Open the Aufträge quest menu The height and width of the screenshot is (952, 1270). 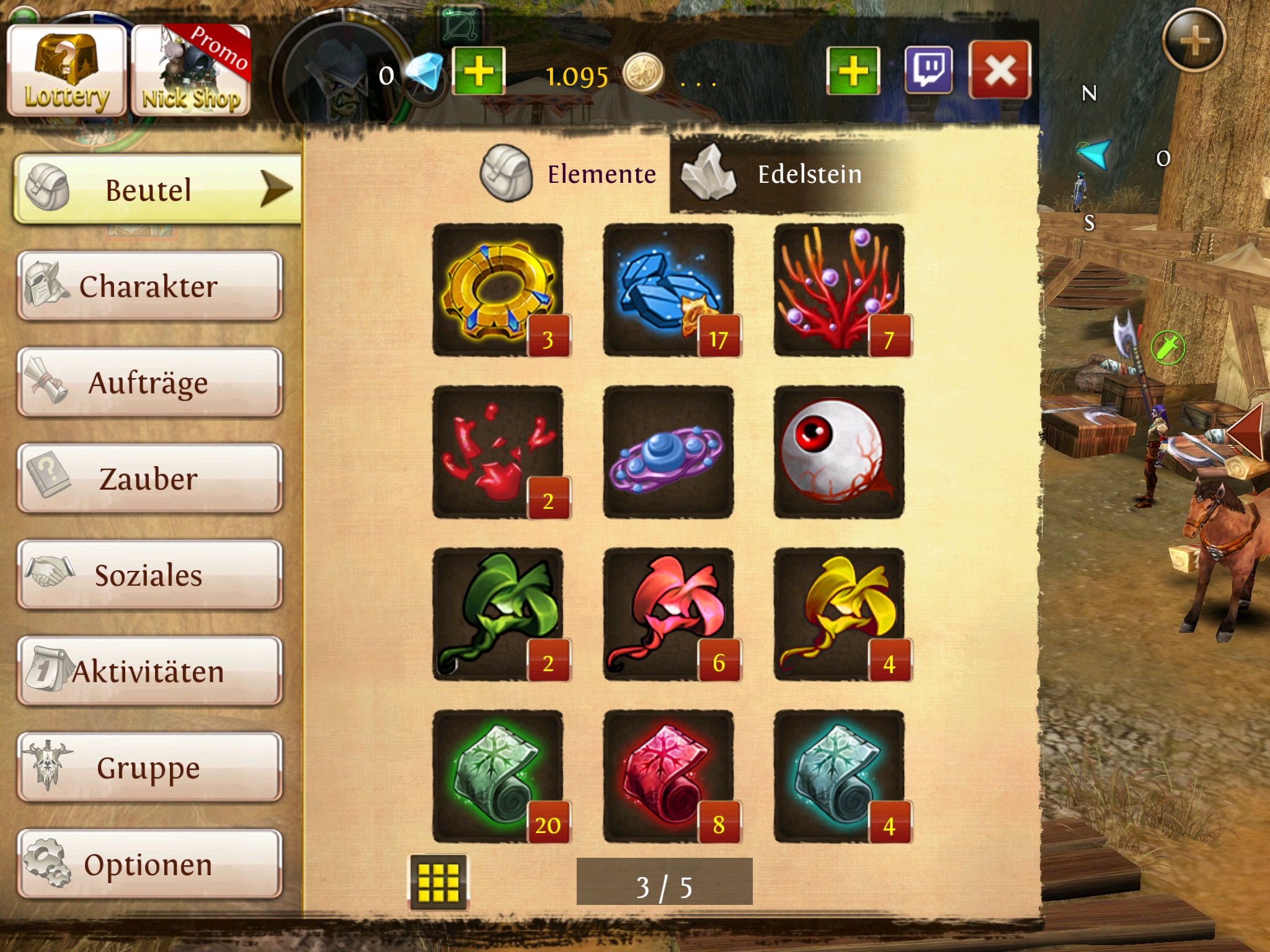(x=149, y=382)
